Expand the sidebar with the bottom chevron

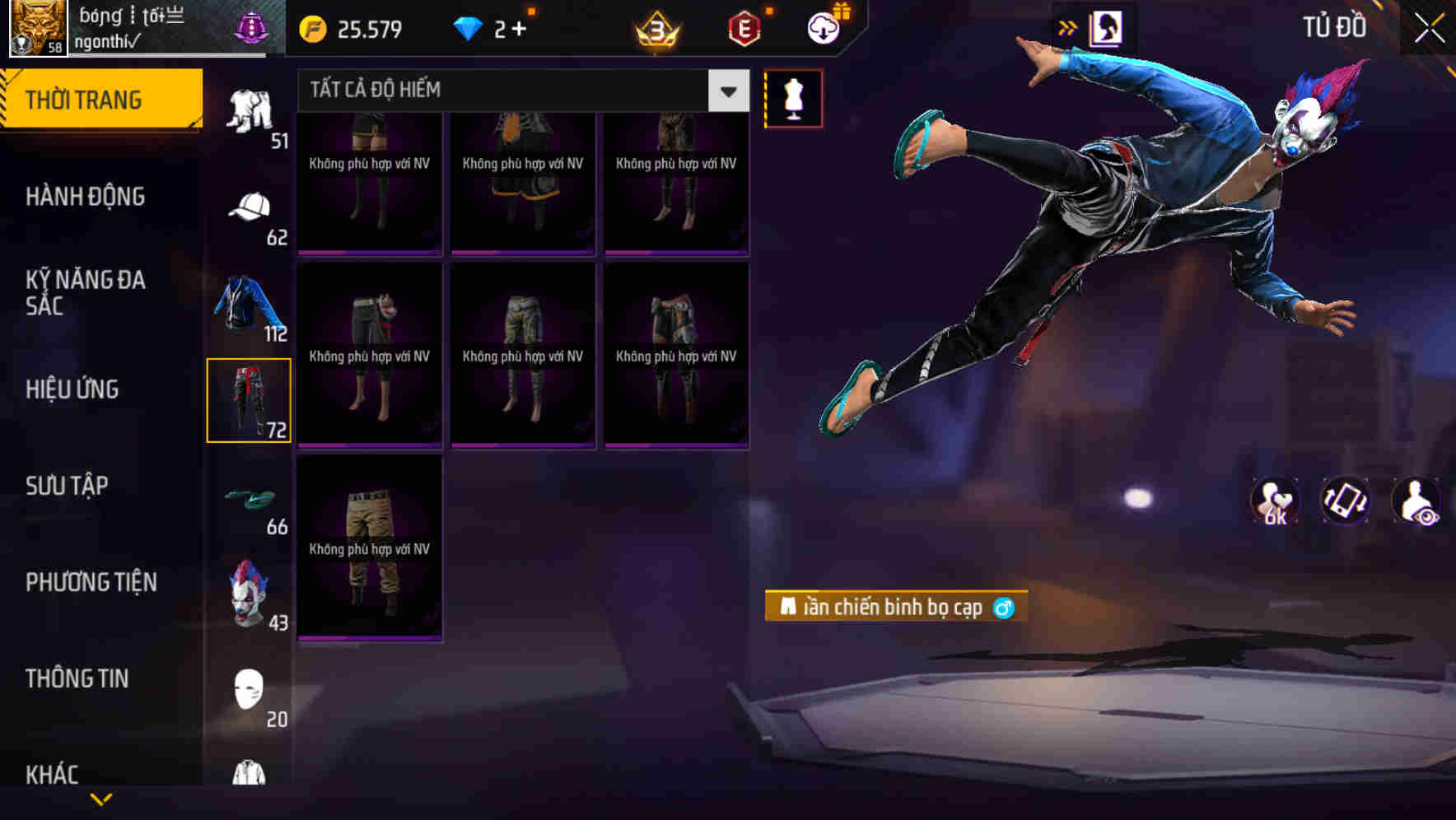pos(101,798)
